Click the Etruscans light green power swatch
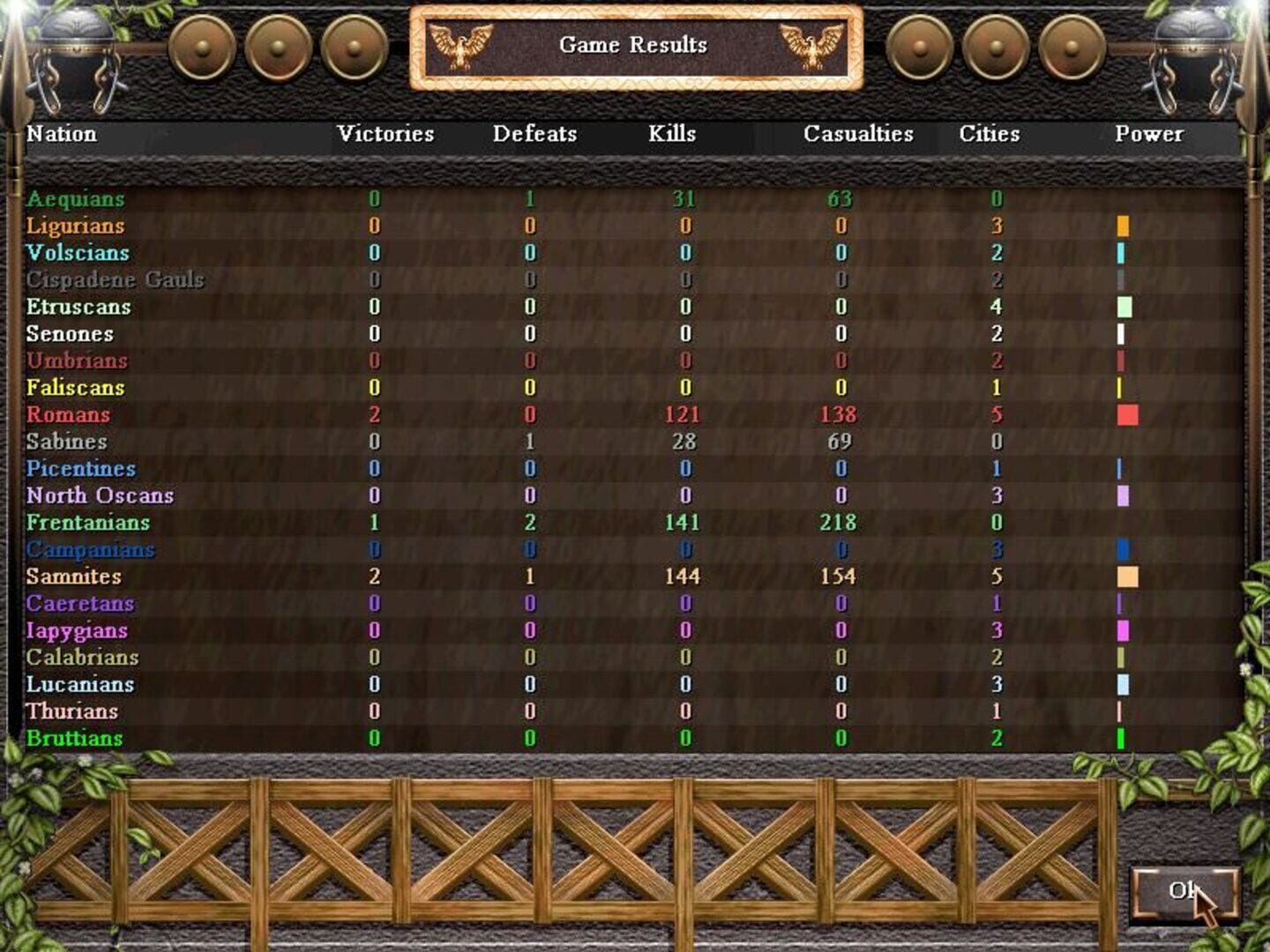 (1124, 307)
